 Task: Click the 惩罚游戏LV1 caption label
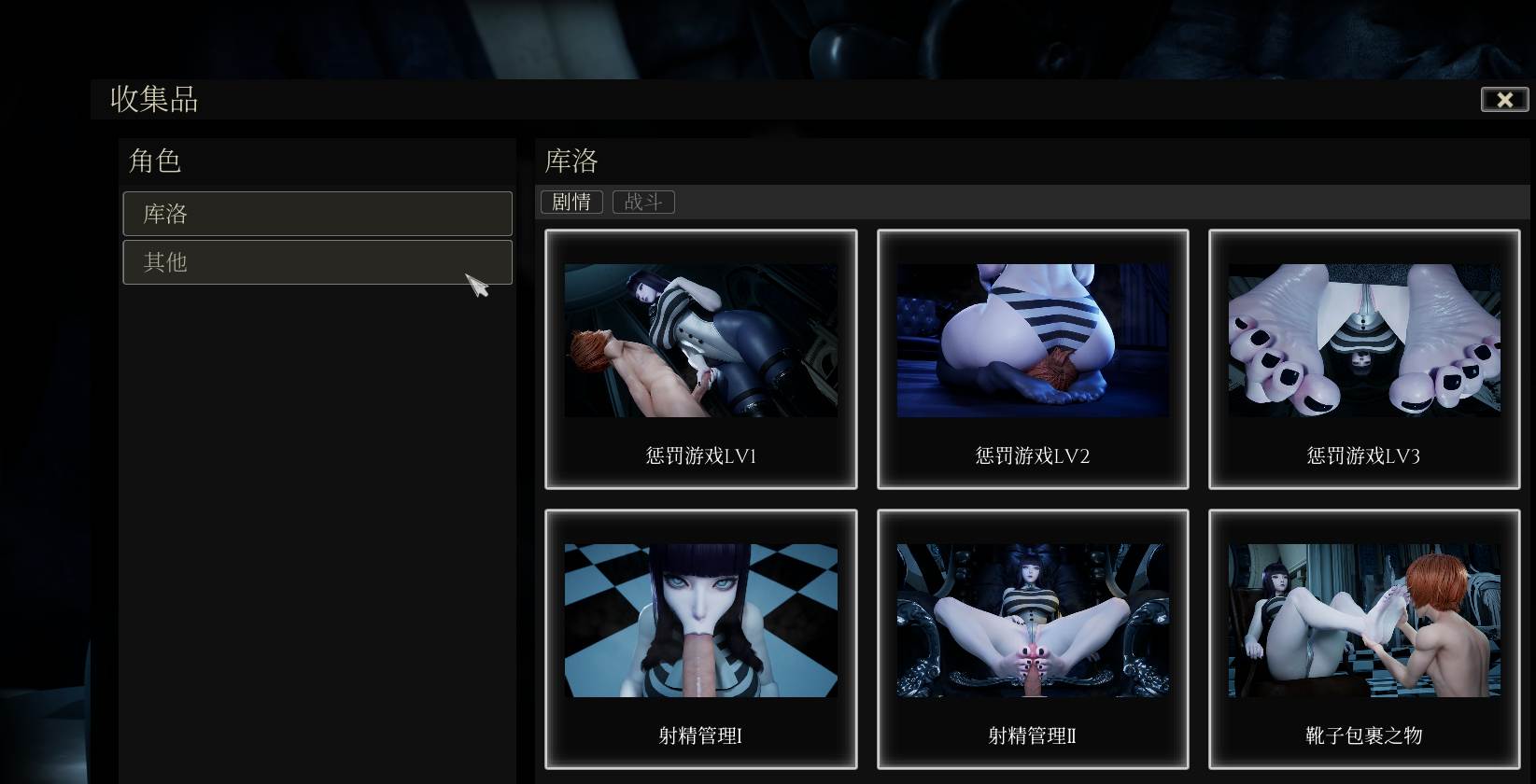pyautogui.click(x=701, y=456)
